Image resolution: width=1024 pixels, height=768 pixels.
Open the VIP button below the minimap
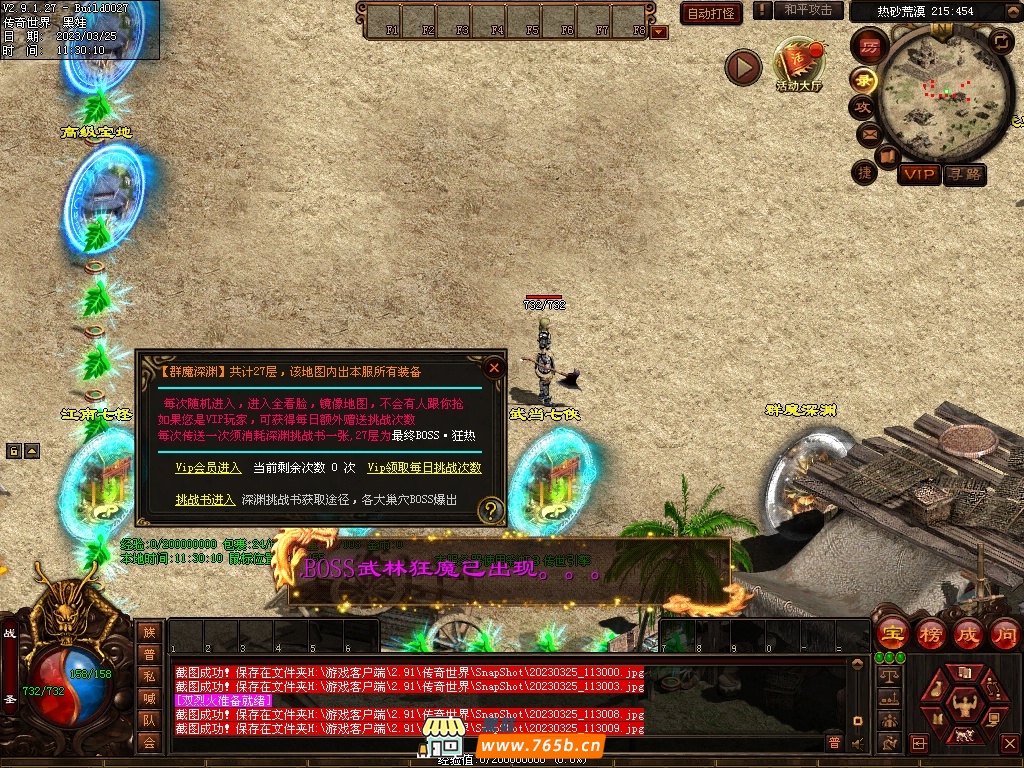[x=918, y=174]
